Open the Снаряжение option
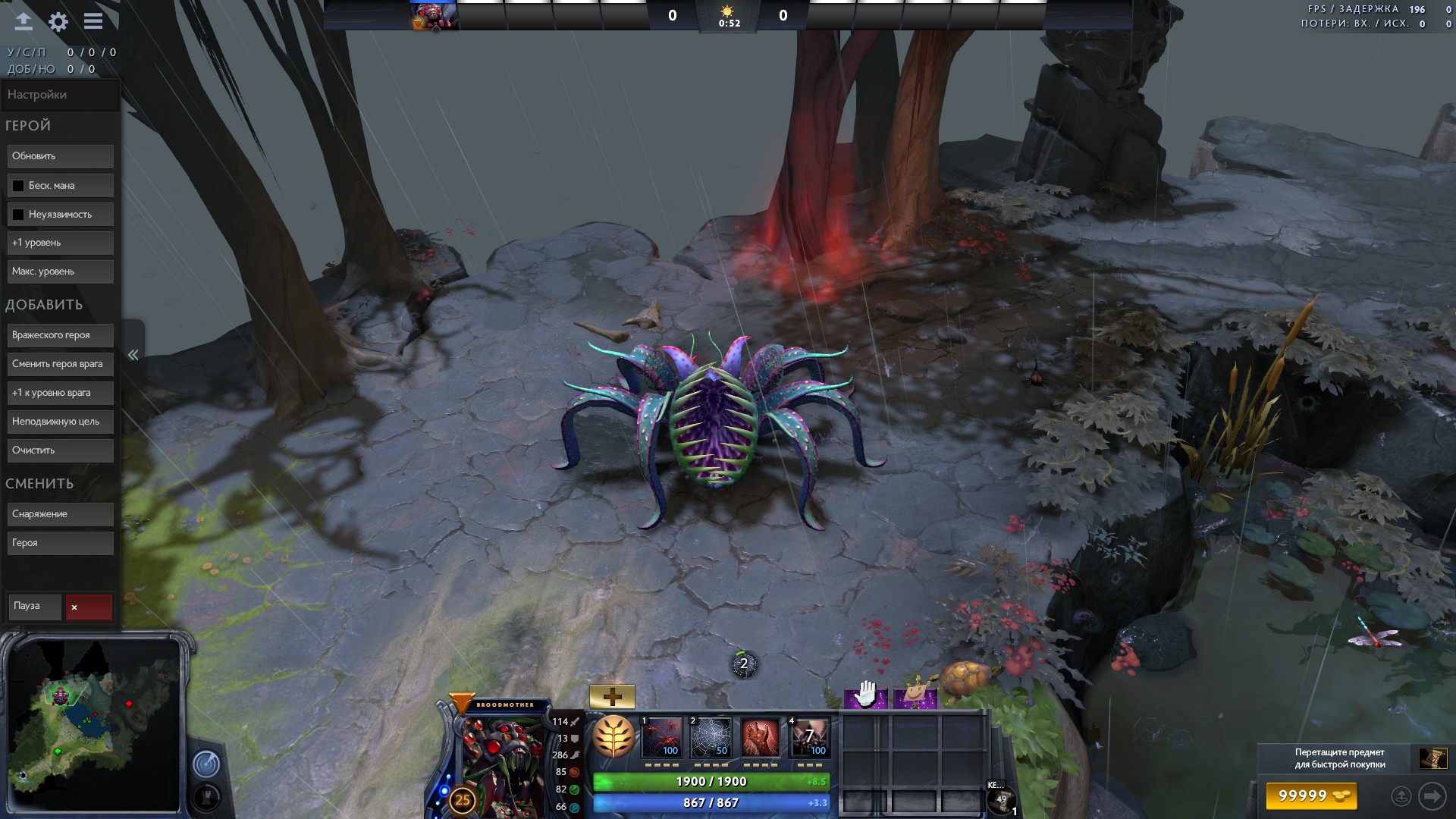 pyautogui.click(x=61, y=514)
